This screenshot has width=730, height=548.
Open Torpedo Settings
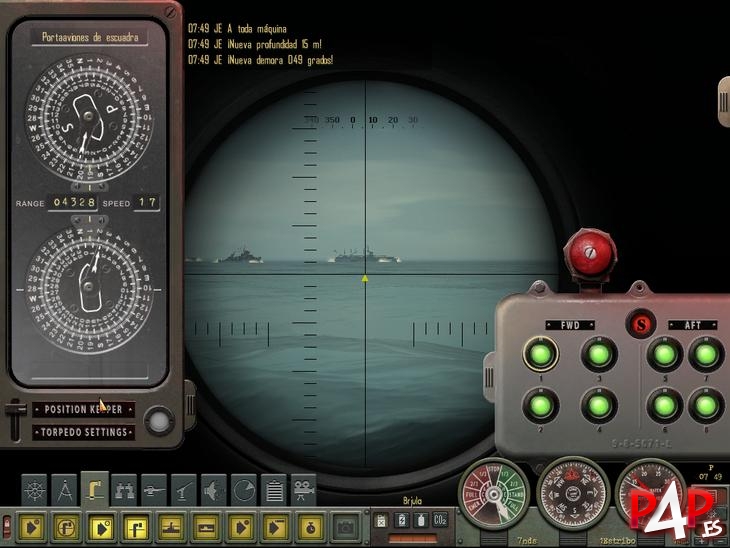click(84, 432)
